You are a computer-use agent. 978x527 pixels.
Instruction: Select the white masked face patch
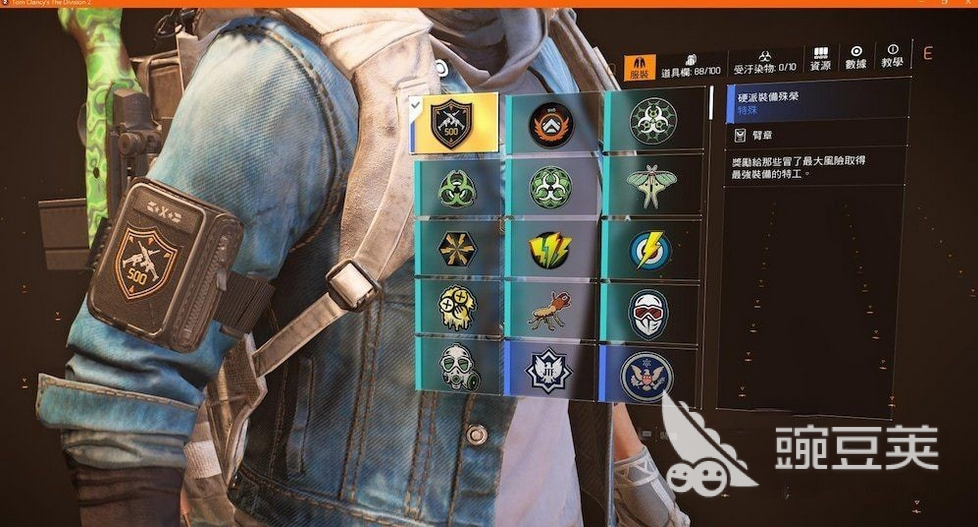651,312
